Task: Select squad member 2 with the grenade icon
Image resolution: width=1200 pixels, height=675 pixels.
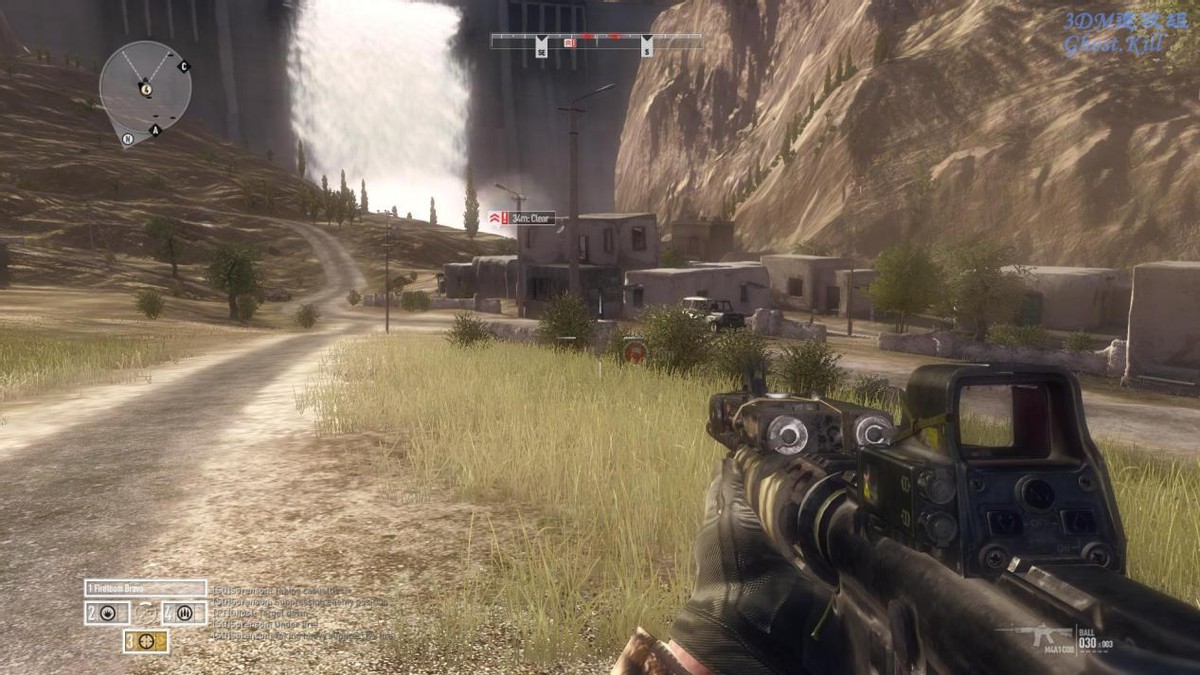Action: coord(107,613)
